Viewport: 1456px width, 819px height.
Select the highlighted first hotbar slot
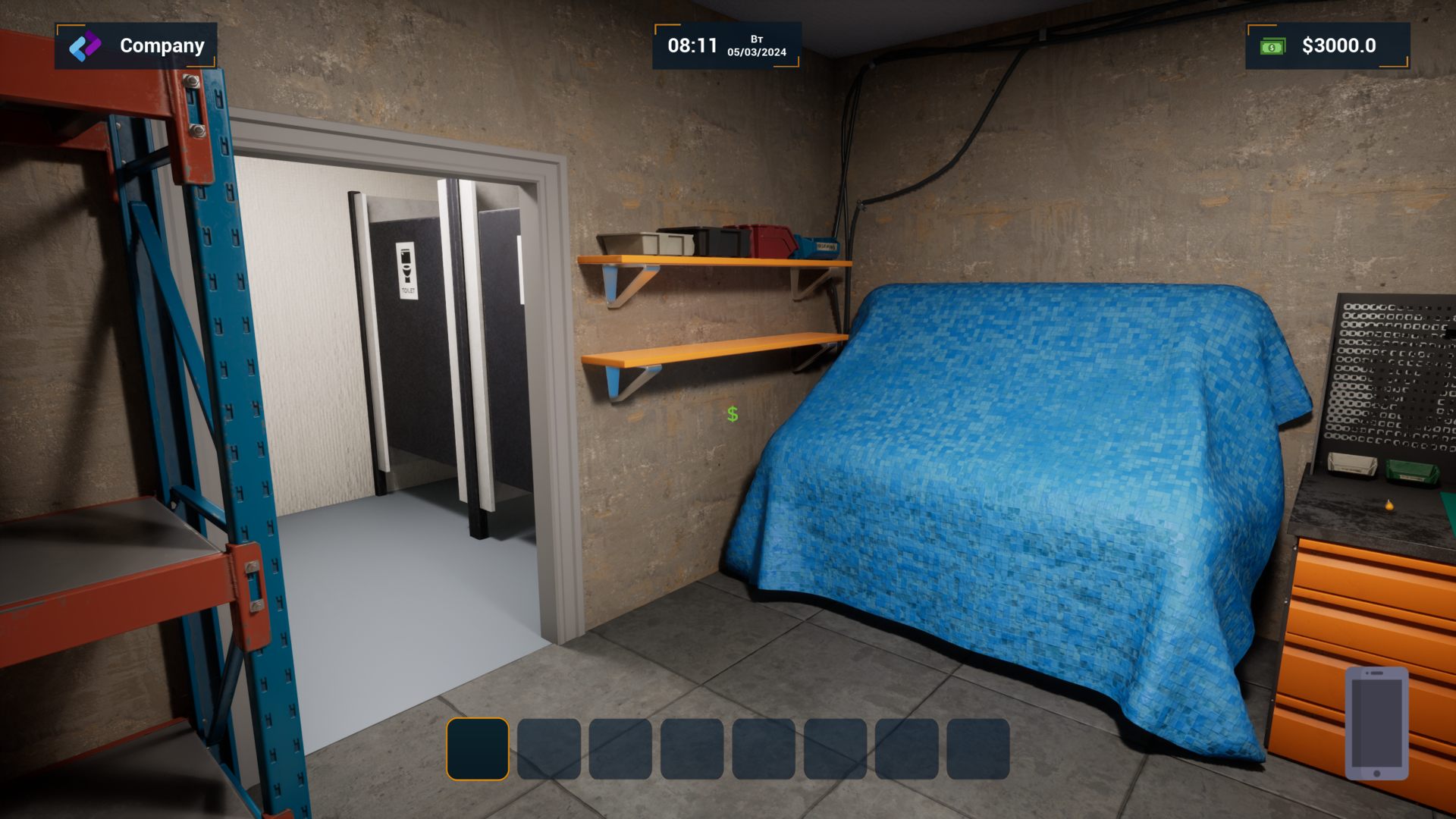point(478,748)
